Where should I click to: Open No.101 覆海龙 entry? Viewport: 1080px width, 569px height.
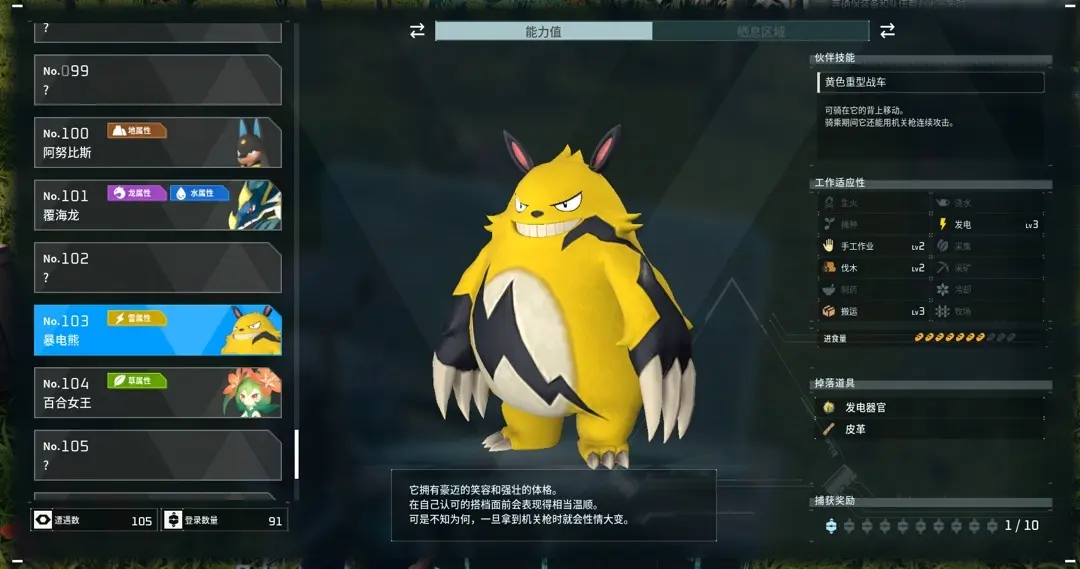(157, 205)
